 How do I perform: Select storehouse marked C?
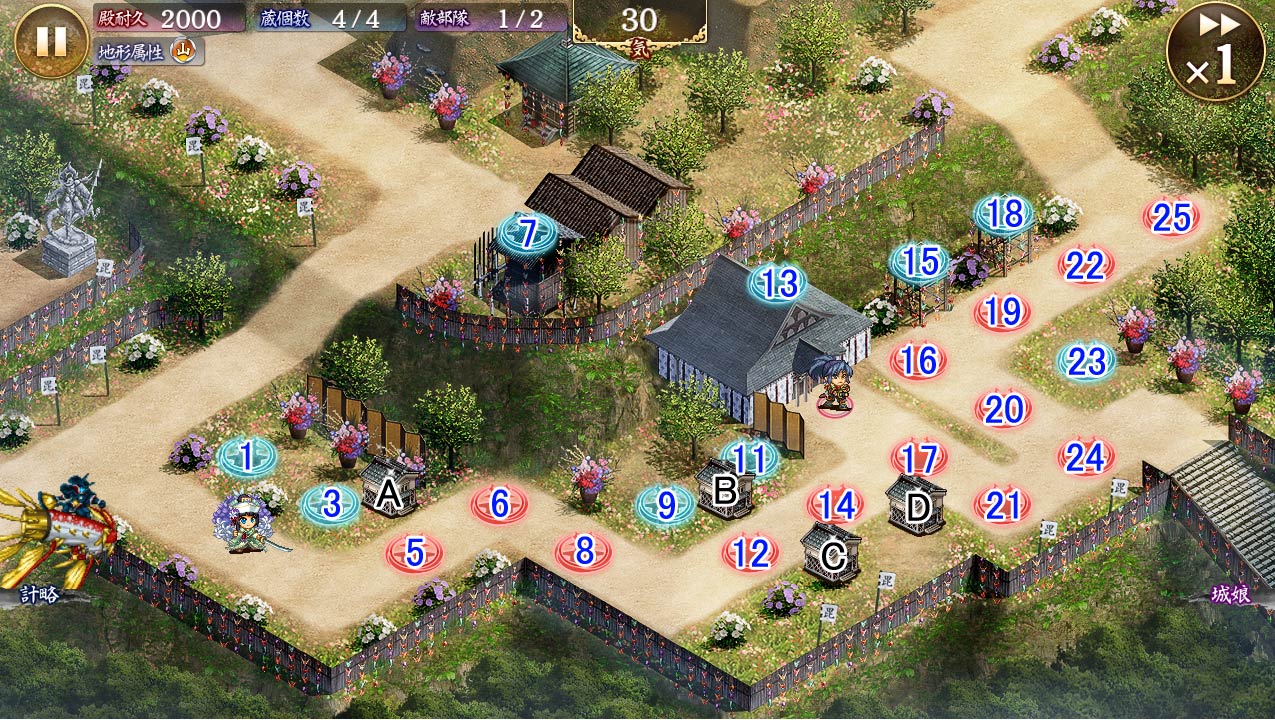[x=831, y=553]
